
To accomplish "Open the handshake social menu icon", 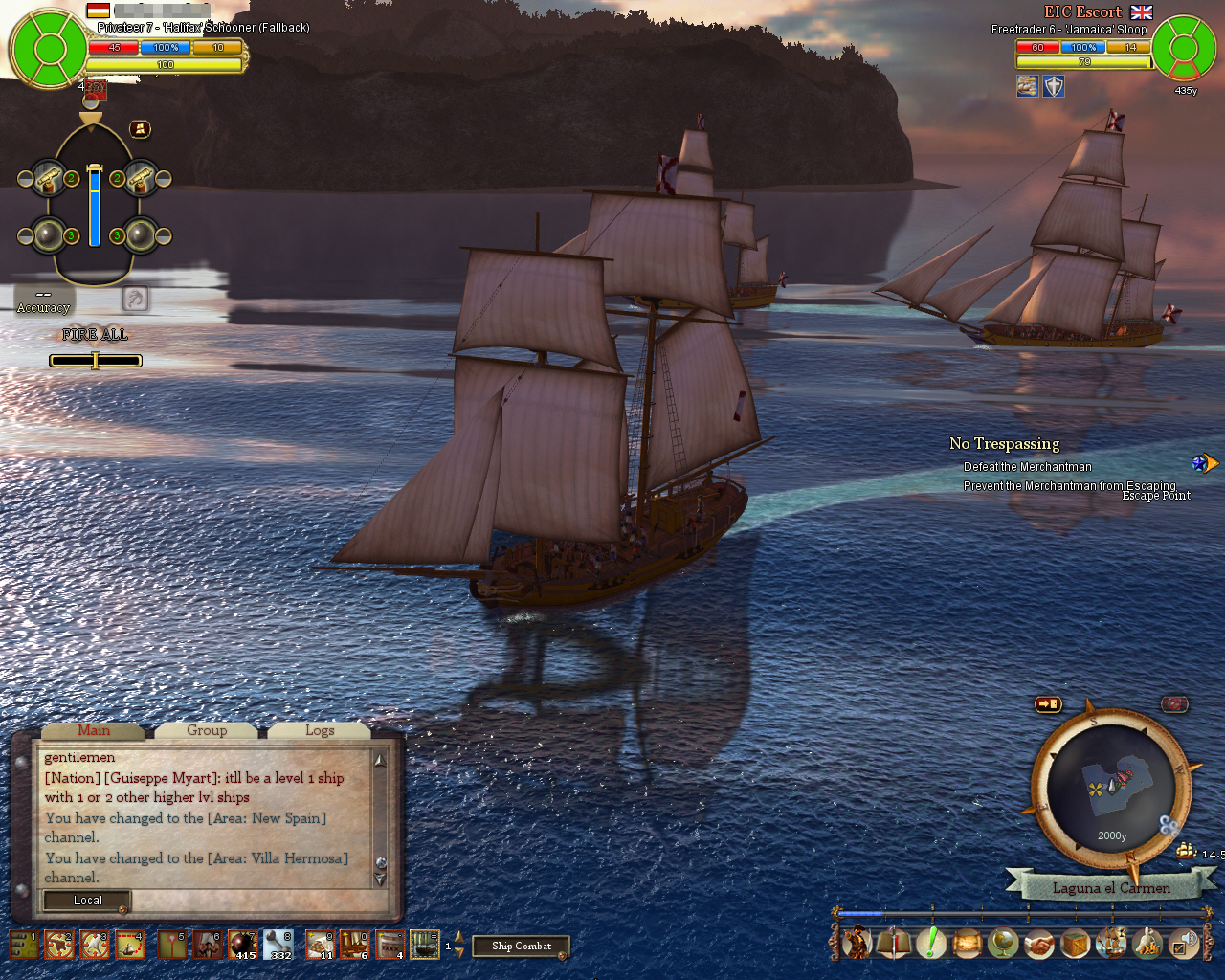I will 1038,944.
